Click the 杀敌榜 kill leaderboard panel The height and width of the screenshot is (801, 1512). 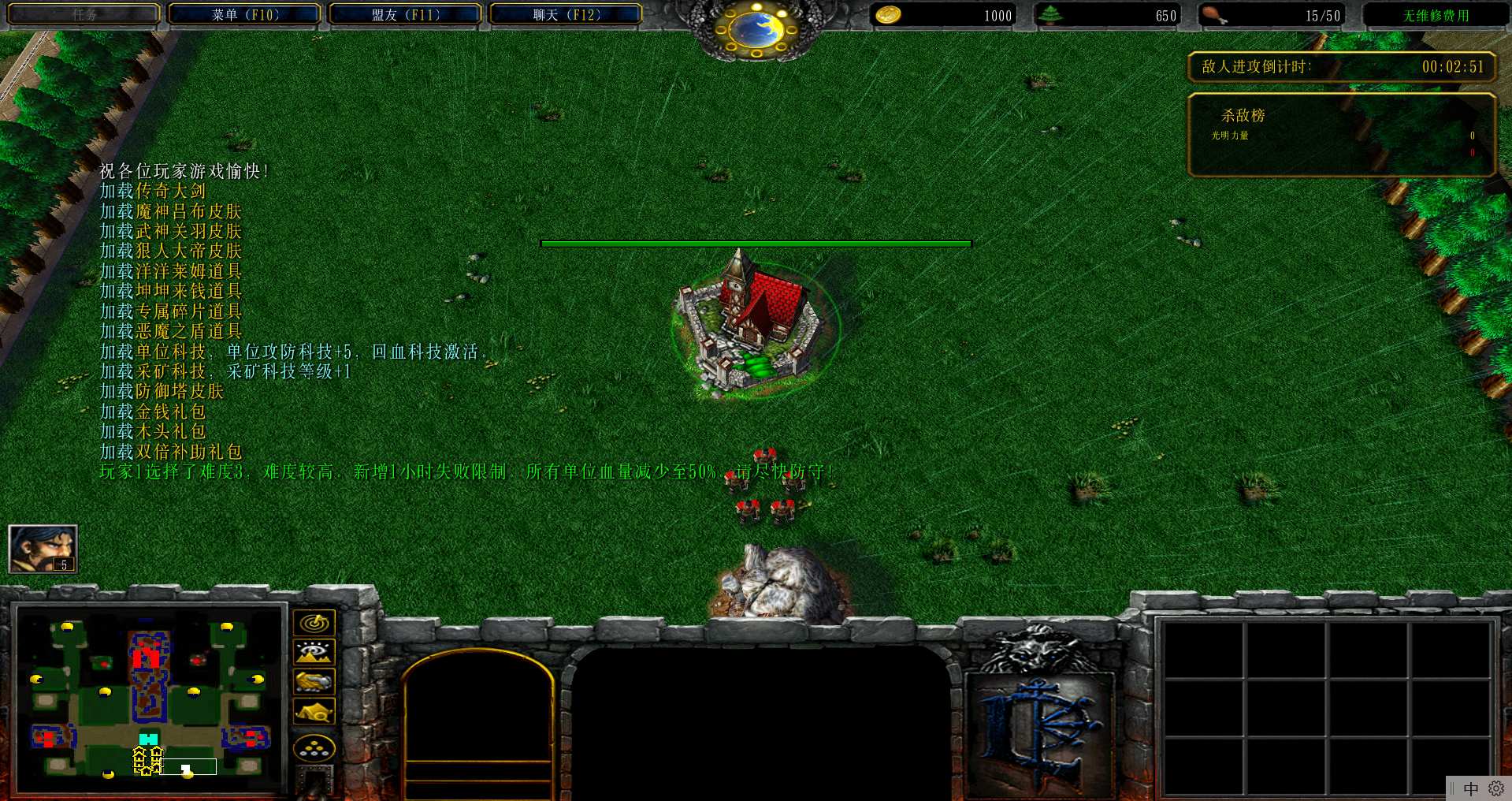[1341, 134]
